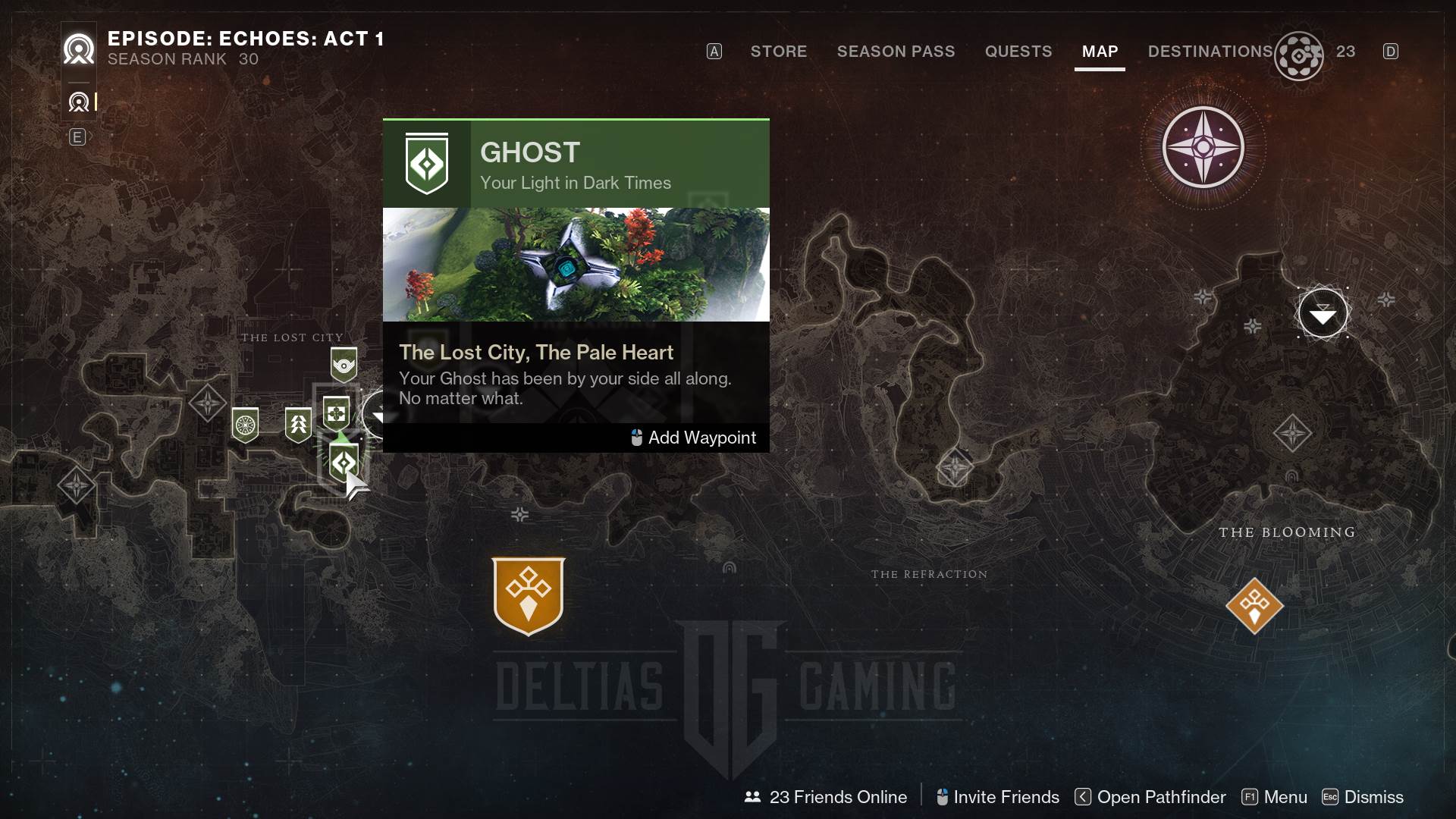This screenshot has width=1456, height=819.
Task: Go to the Quests tab
Action: [1018, 52]
